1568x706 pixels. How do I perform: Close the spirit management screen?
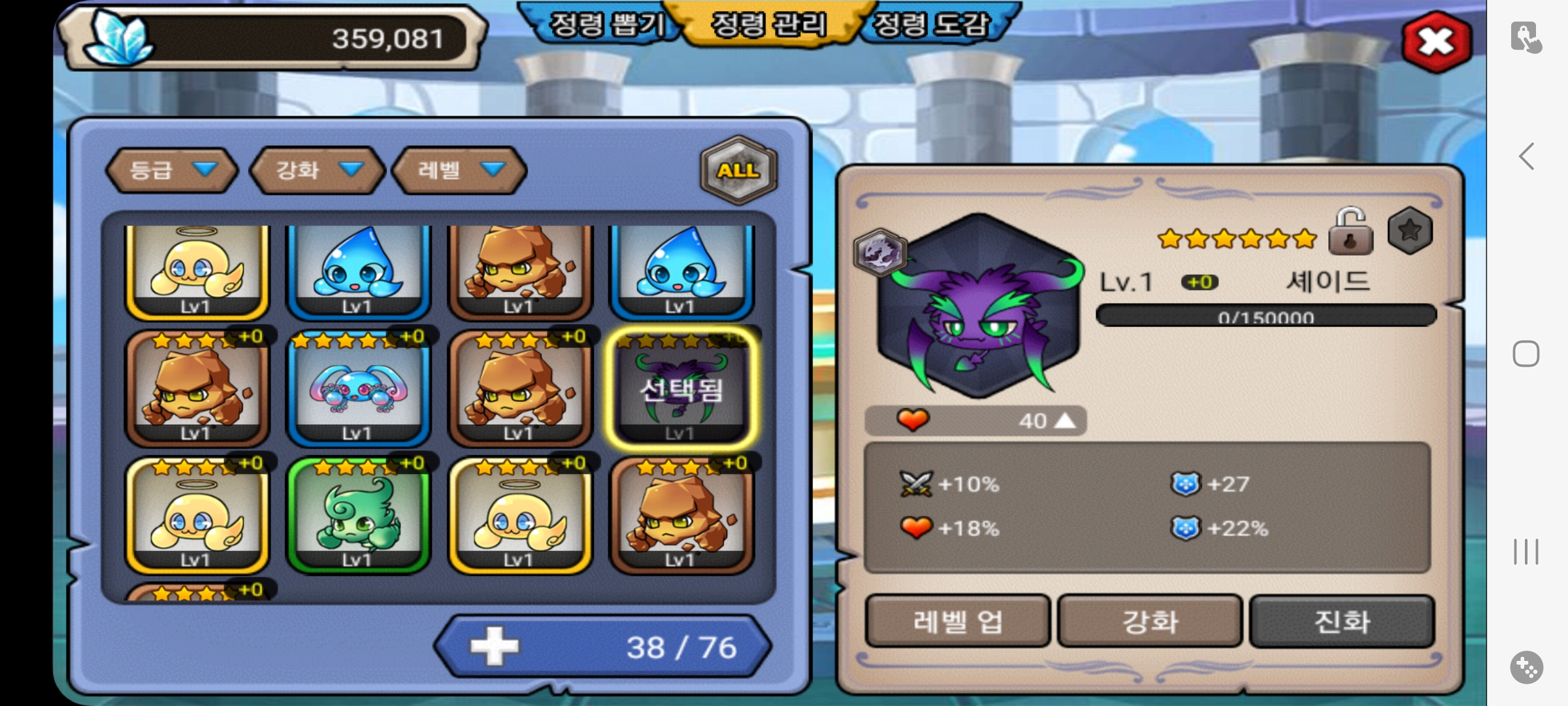tap(1436, 42)
